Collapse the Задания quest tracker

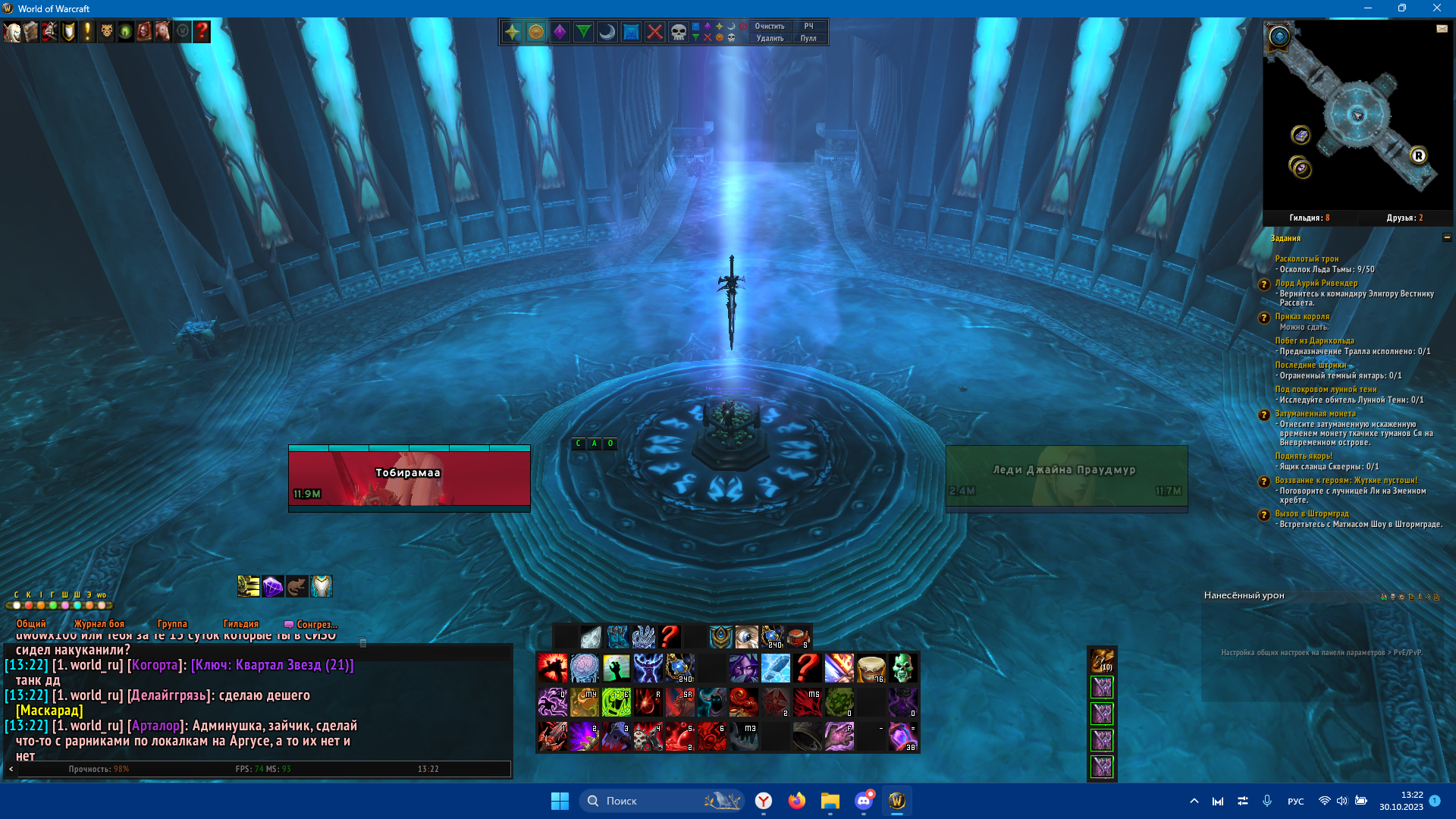click(x=1447, y=238)
